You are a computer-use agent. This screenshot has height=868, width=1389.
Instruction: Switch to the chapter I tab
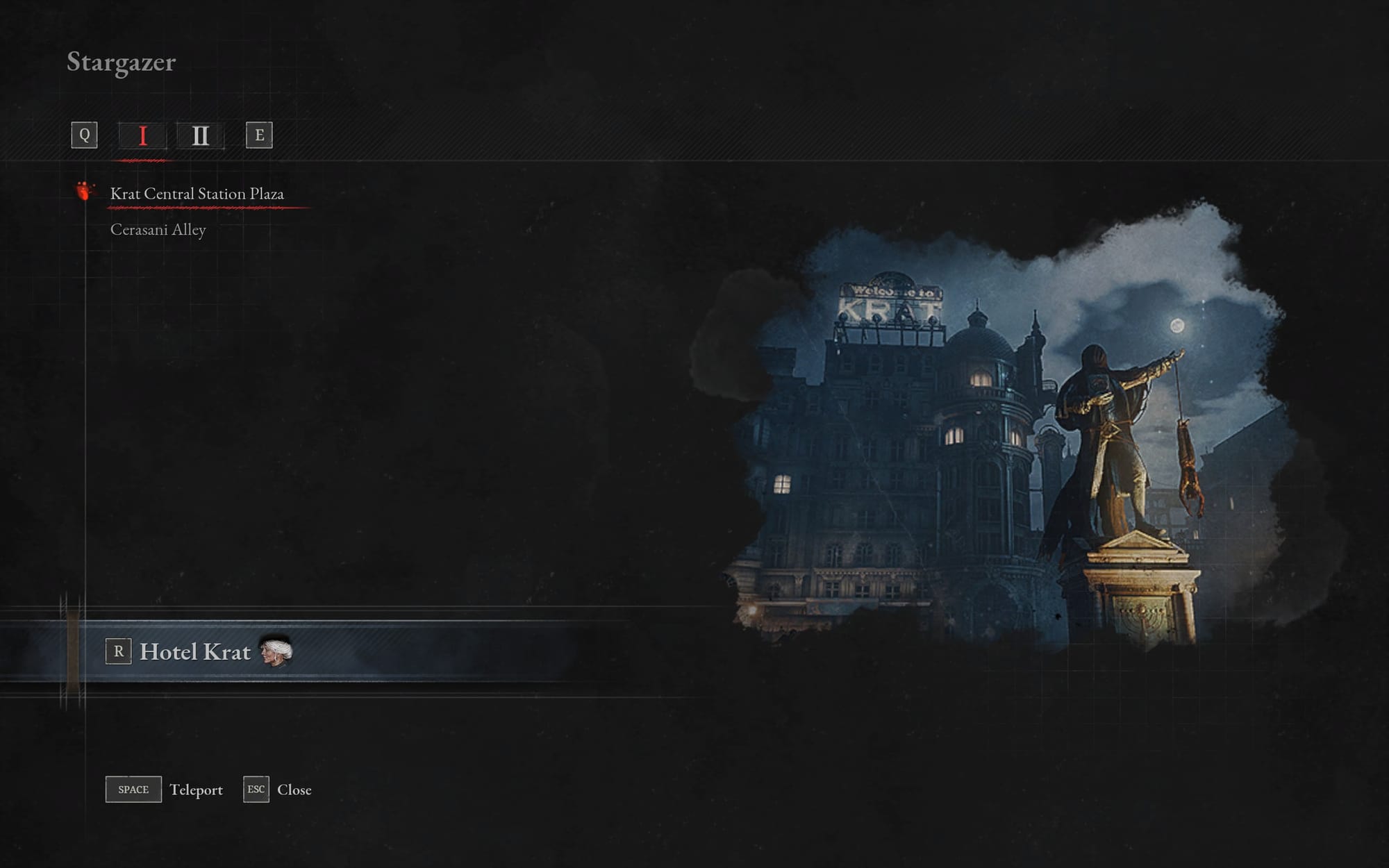pos(143,136)
